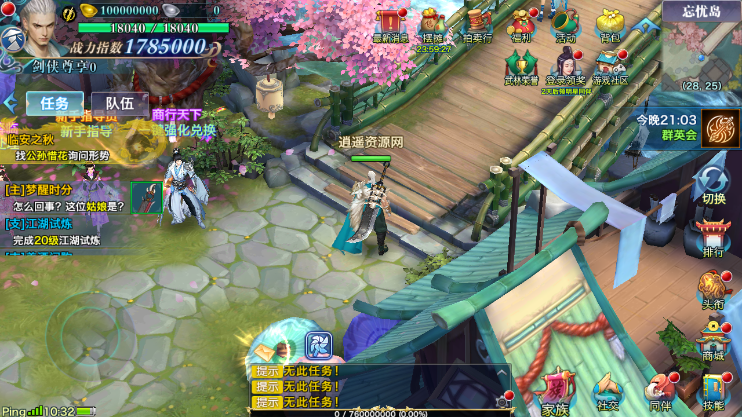Open the 排行 rankings

coord(713,238)
